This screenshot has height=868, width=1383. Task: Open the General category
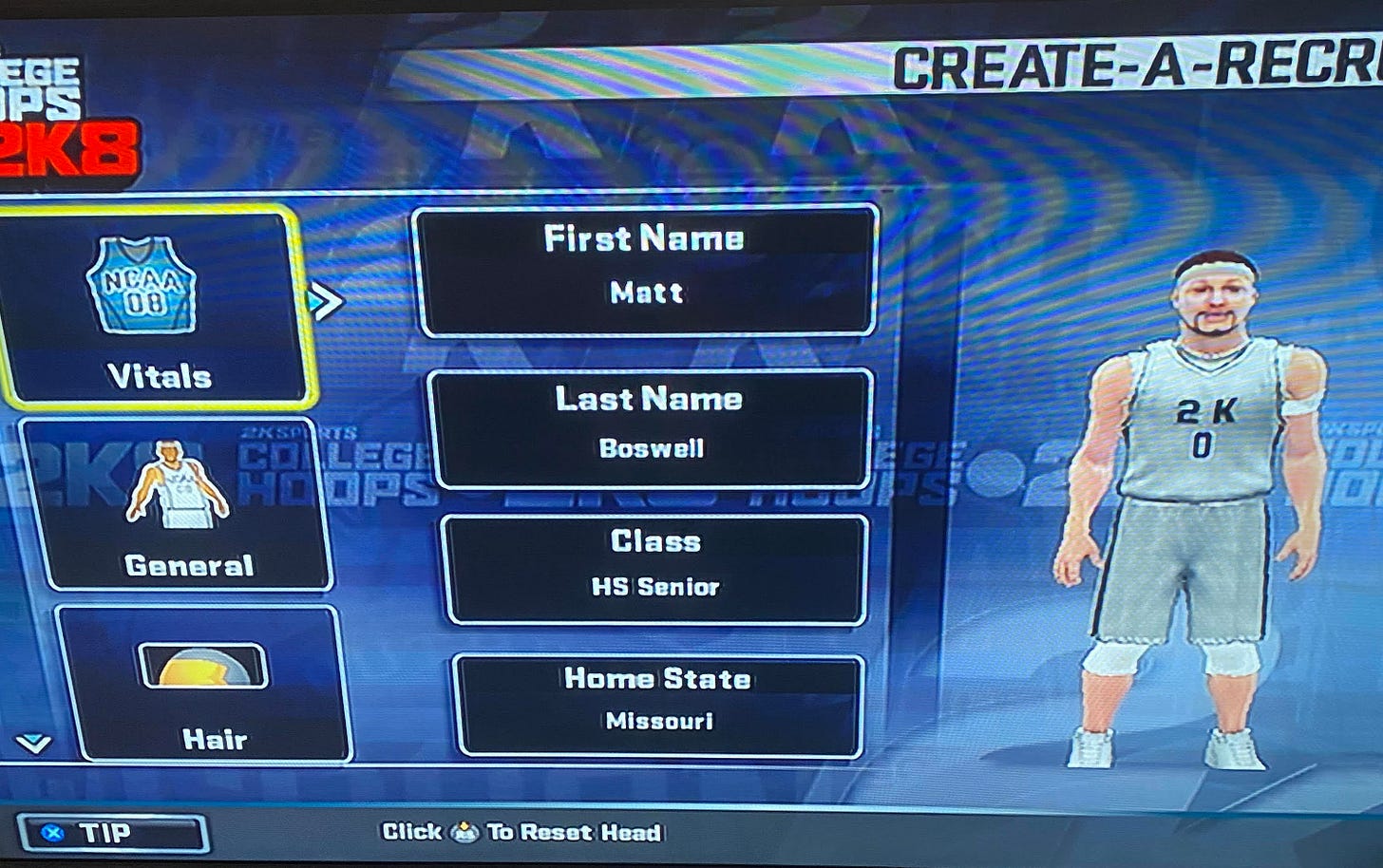point(179,504)
